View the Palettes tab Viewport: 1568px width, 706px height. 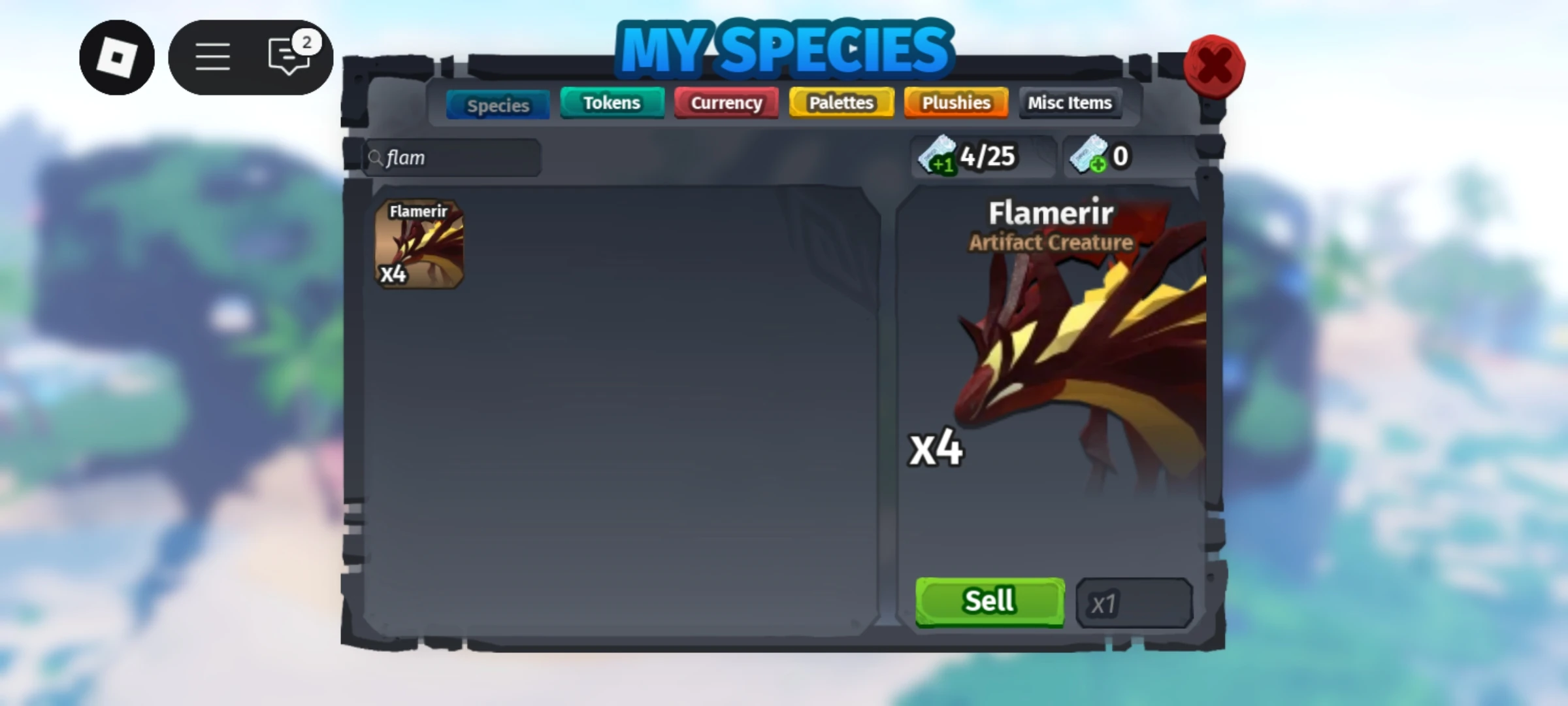[x=840, y=103]
